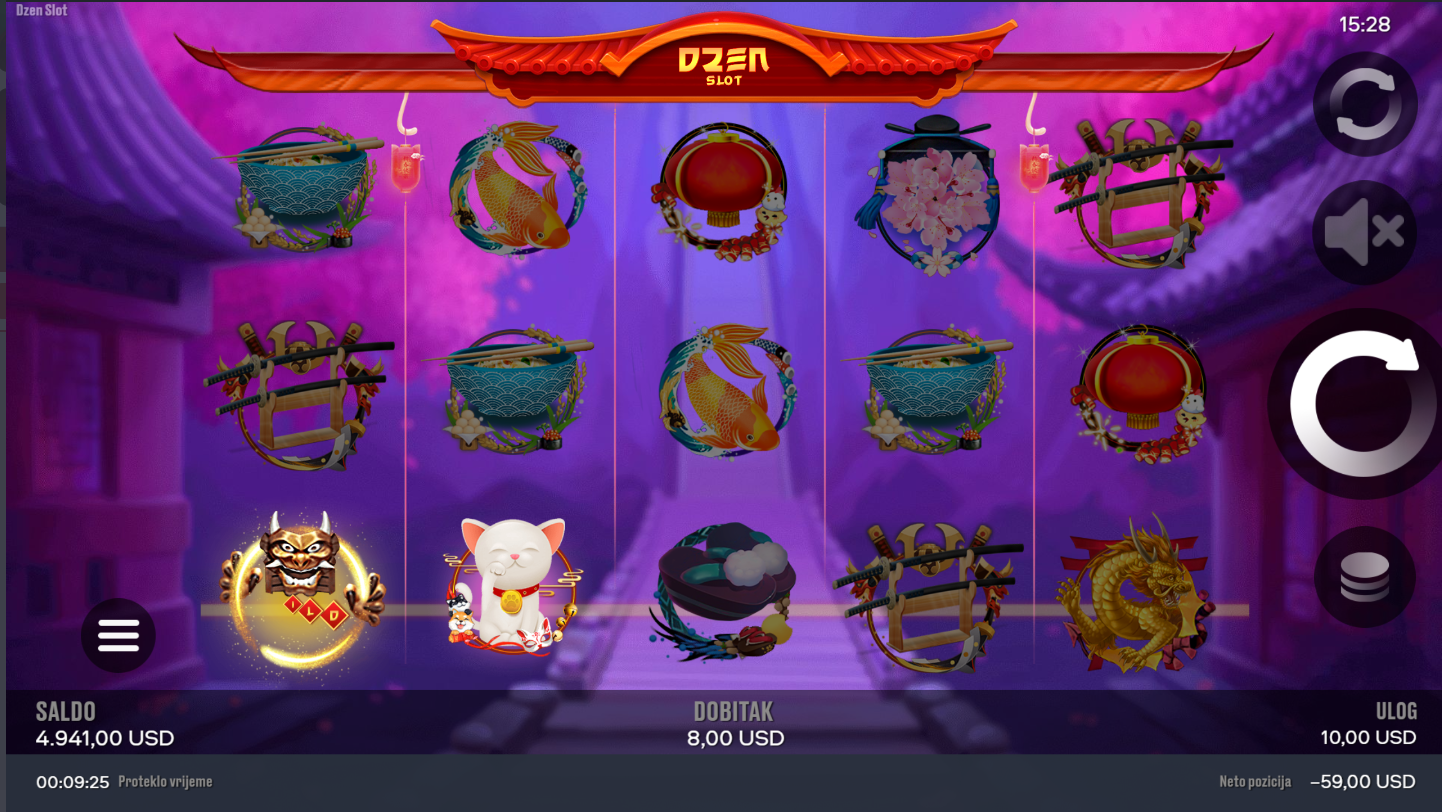Spin the reels with the large arrow button

(x=1355, y=404)
